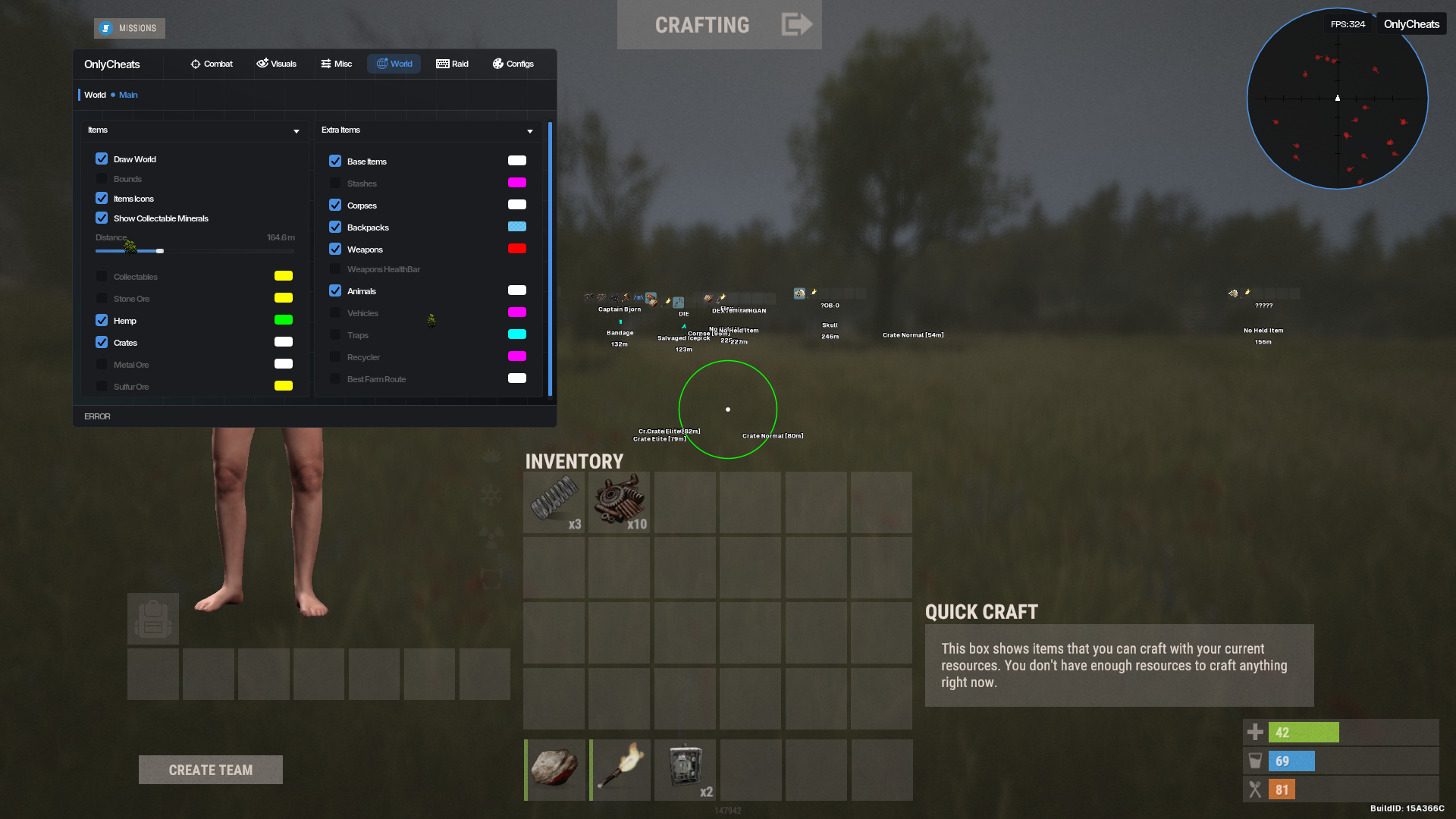Collapse the Items section dropdown
The image size is (1456, 819).
coord(296,130)
